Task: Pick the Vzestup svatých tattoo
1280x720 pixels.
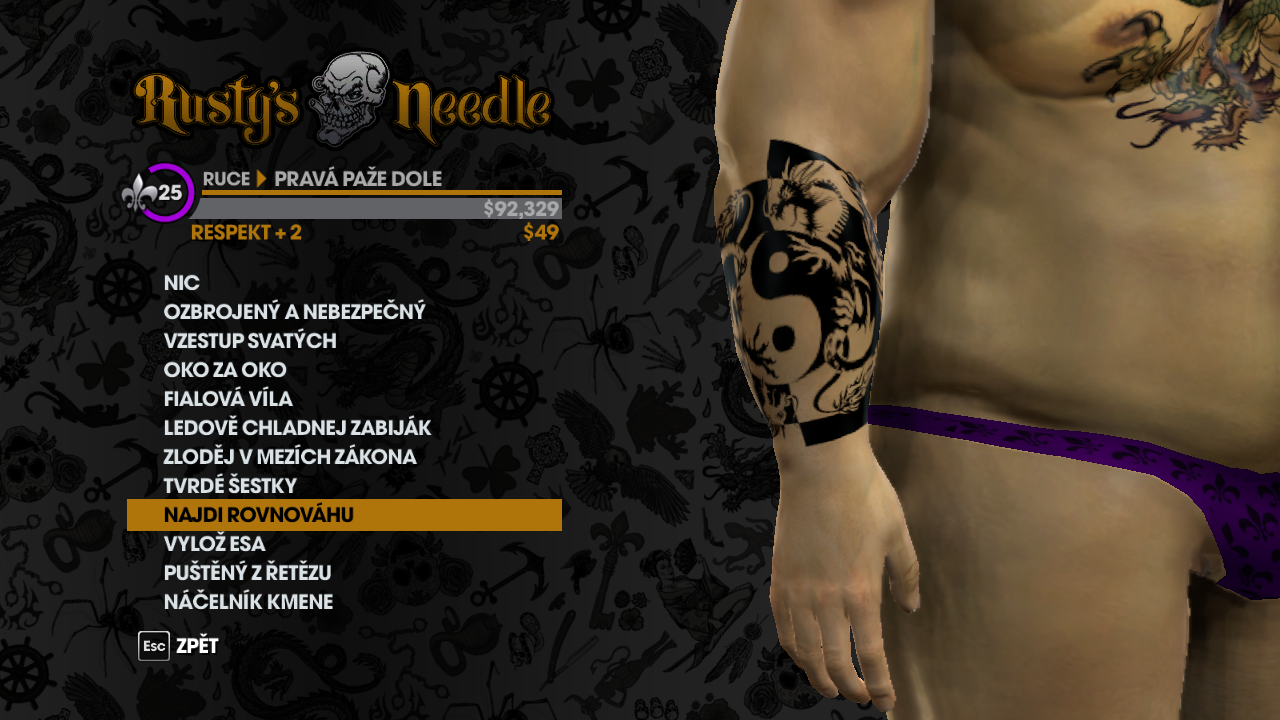Action: pos(250,341)
